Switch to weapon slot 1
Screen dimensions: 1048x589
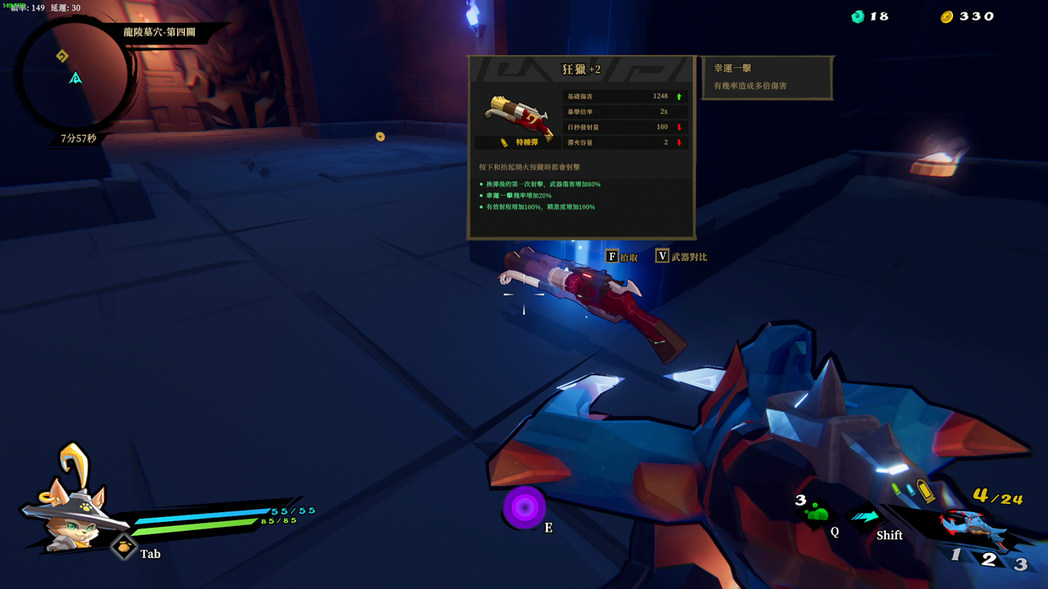(955, 555)
